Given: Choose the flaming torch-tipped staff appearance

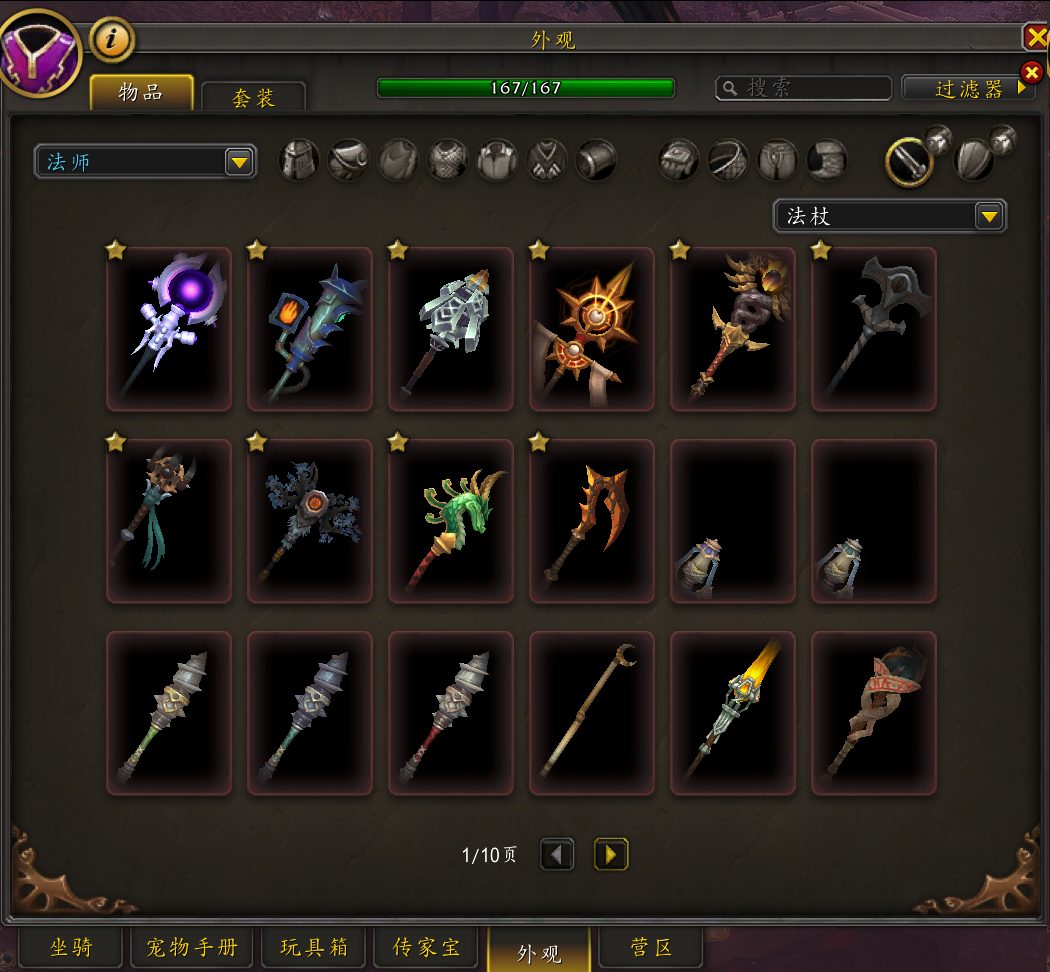Looking at the screenshot, I should pos(733,713).
